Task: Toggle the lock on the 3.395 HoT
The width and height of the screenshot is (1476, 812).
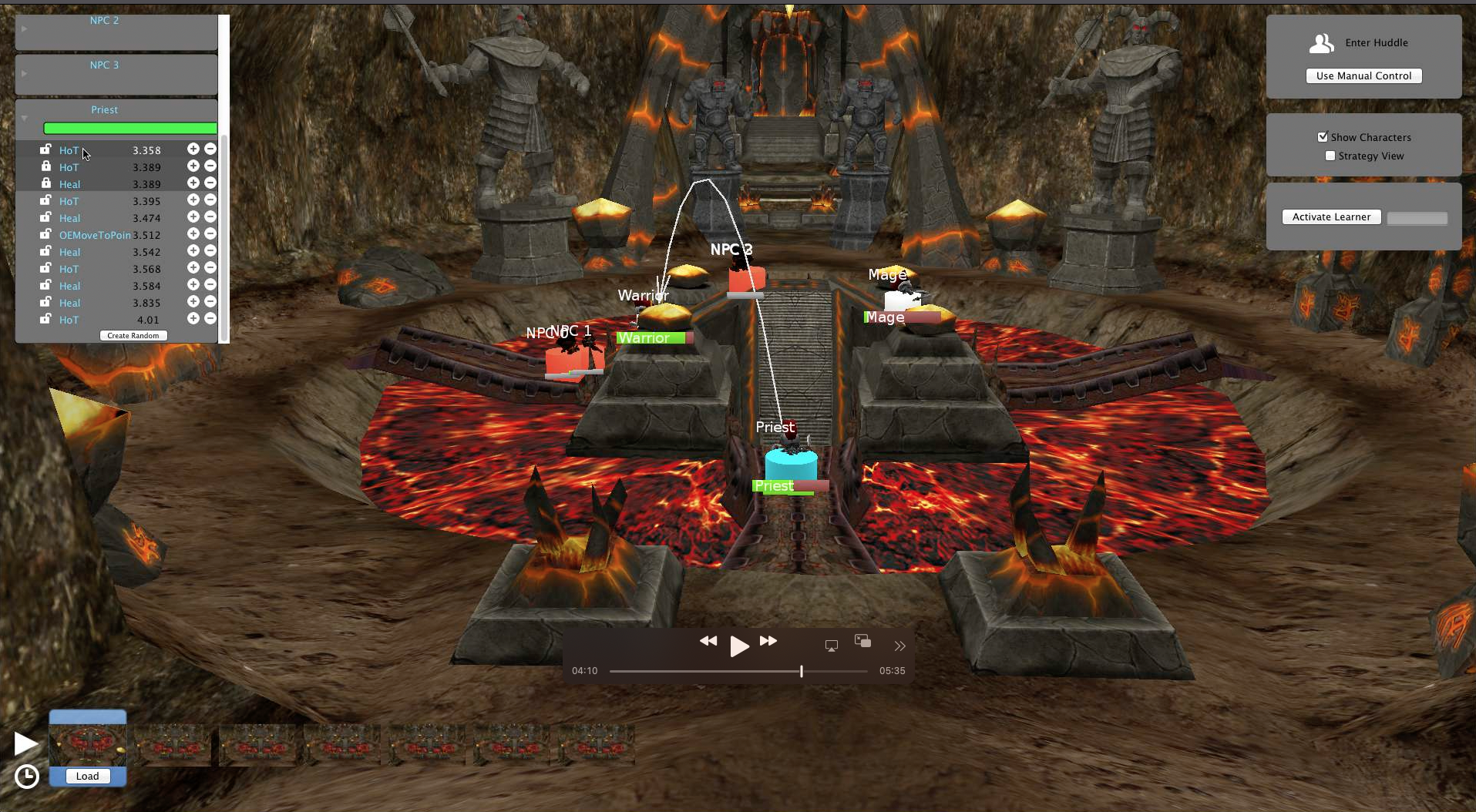Action: [x=46, y=200]
